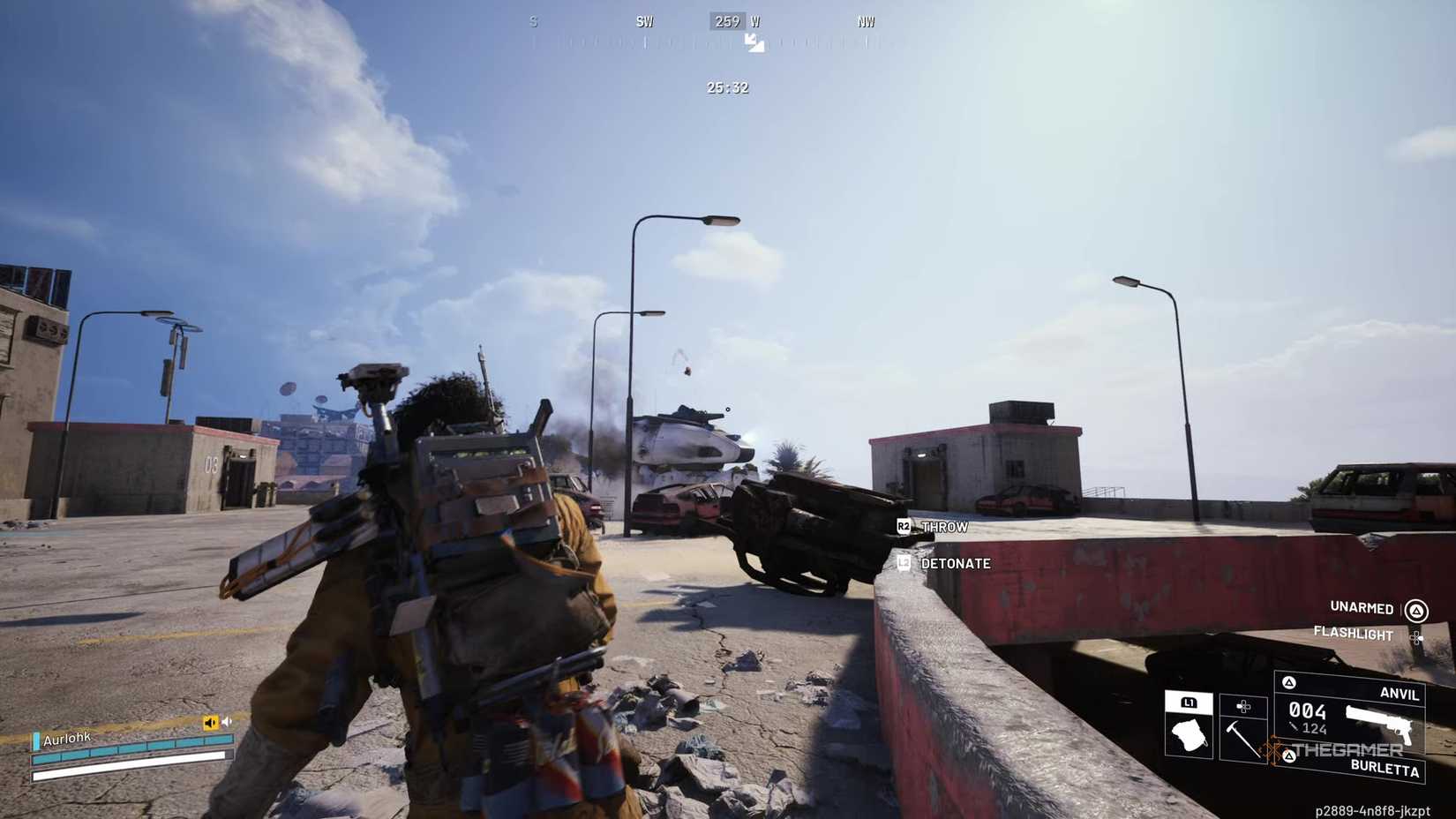
Task: Click the white speaker icon at top of voice indicator
Action: click(x=227, y=721)
